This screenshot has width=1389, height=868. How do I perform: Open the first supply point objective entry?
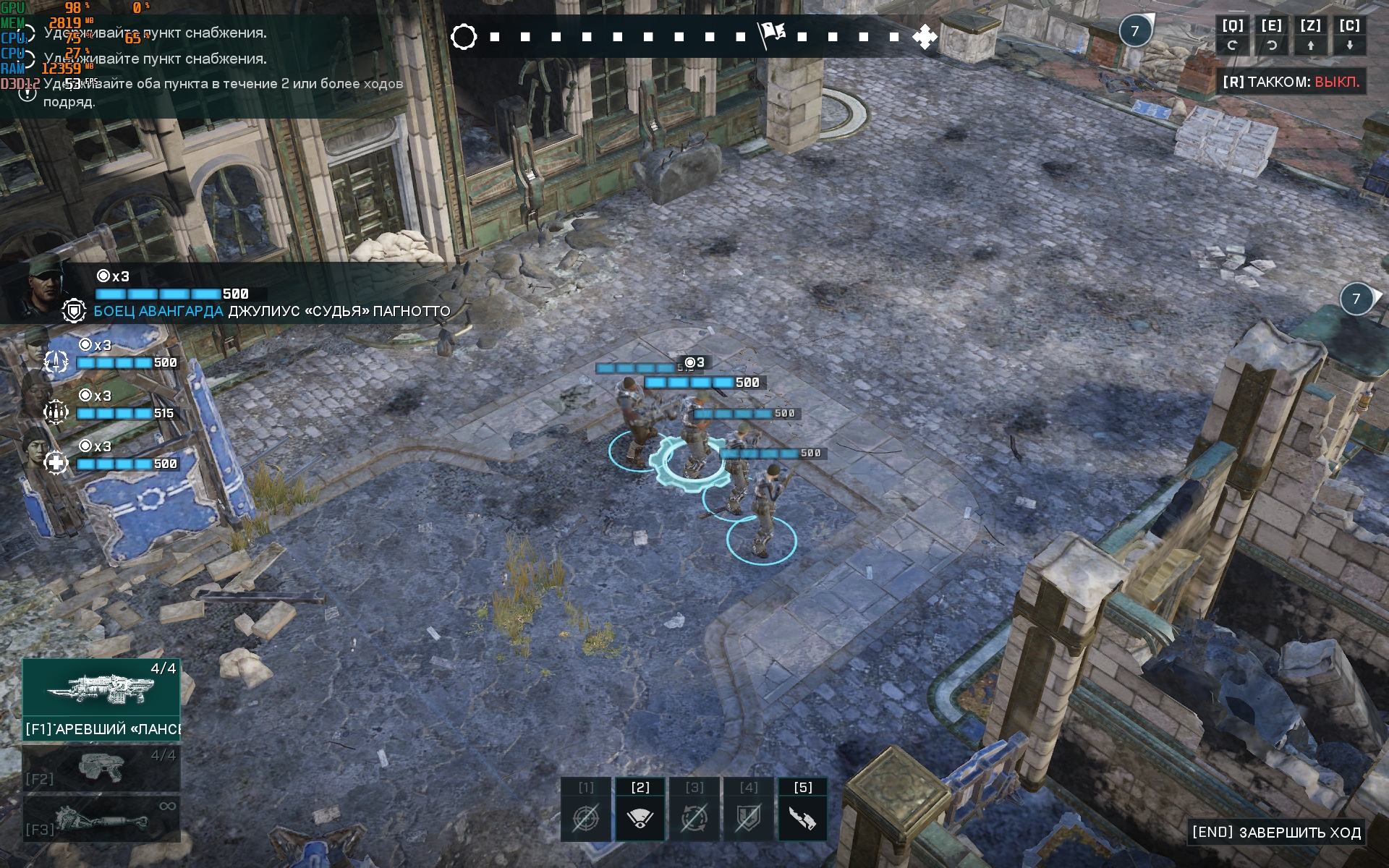point(155,33)
